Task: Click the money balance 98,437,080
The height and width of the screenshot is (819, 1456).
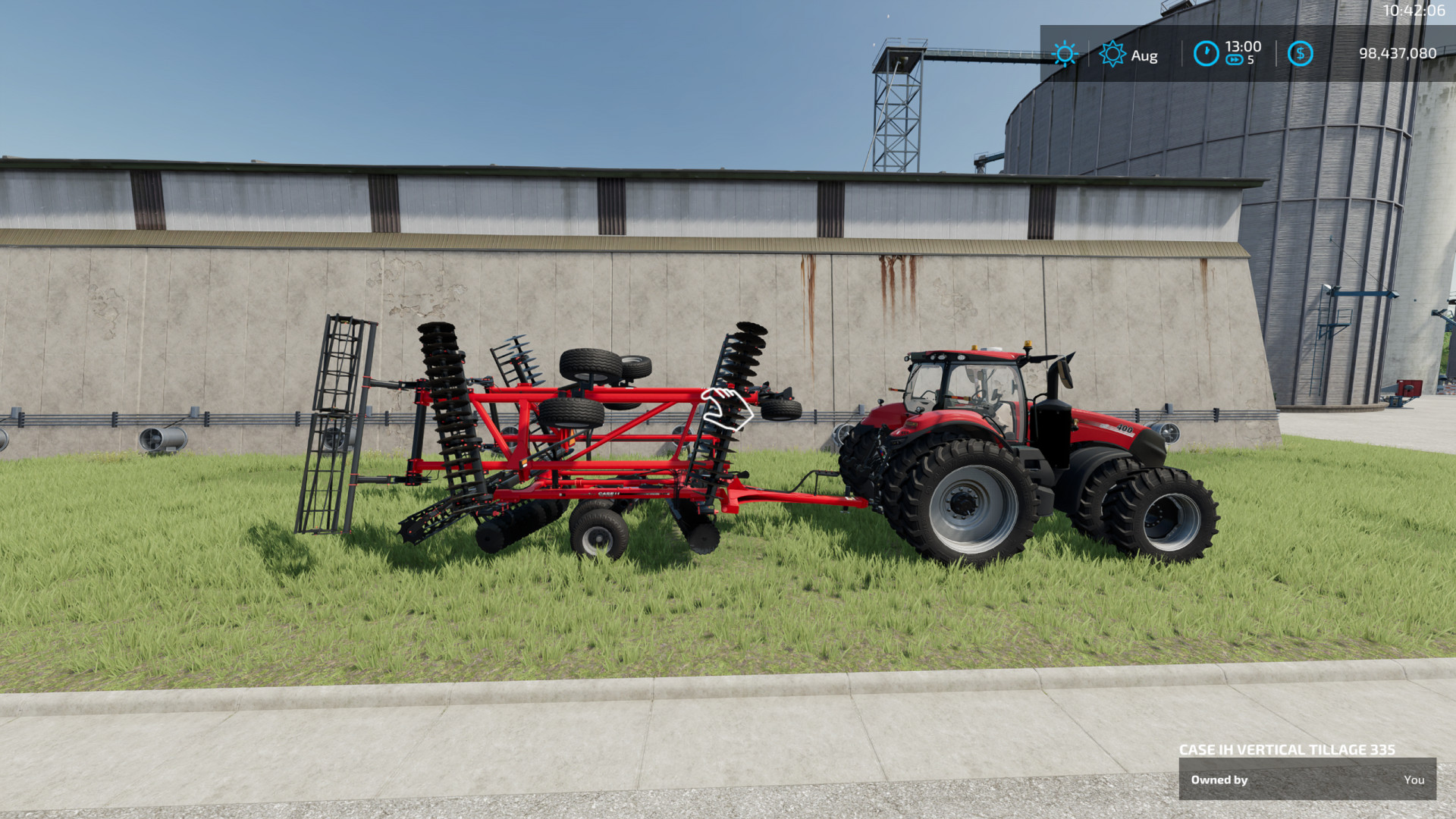Action: tap(1396, 53)
